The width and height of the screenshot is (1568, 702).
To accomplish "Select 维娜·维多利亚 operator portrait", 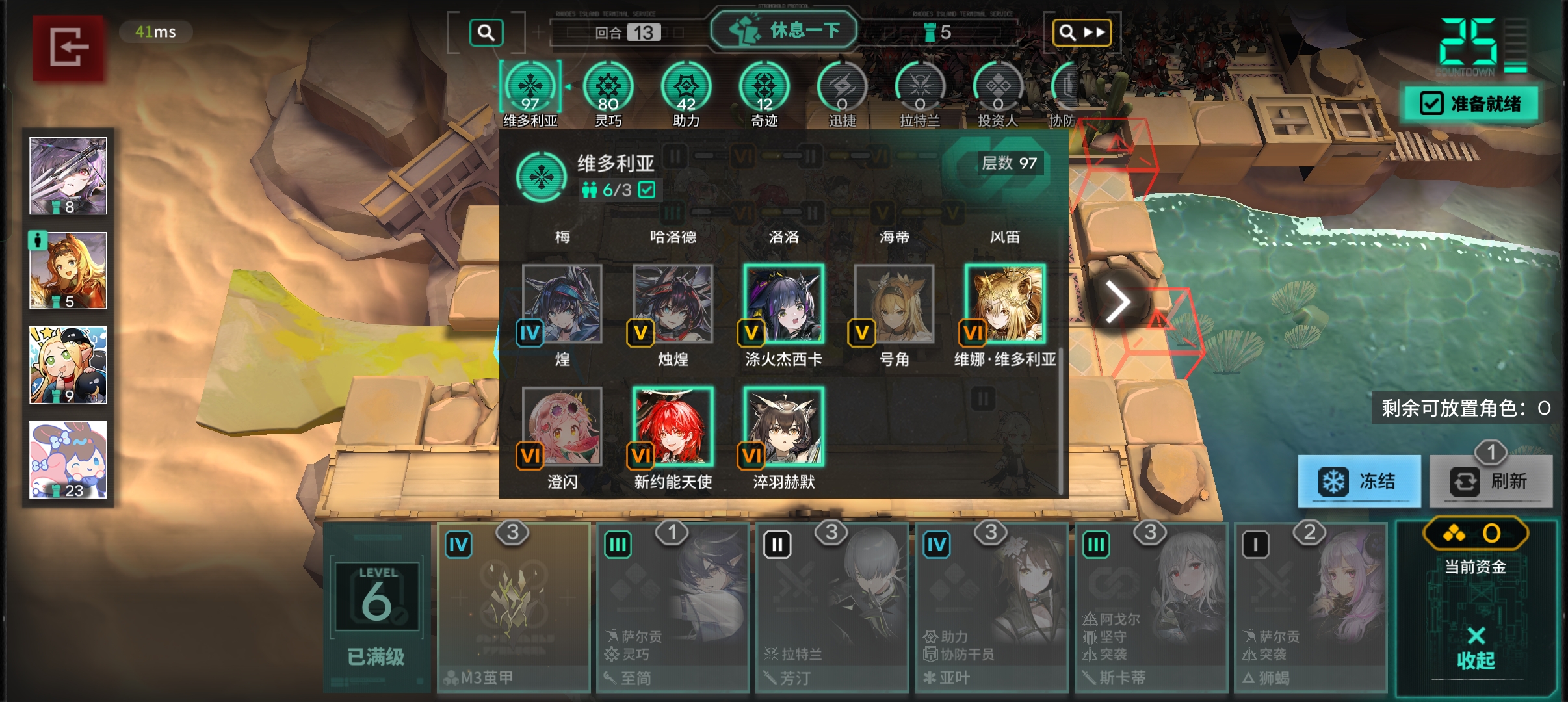I will (1005, 304).
